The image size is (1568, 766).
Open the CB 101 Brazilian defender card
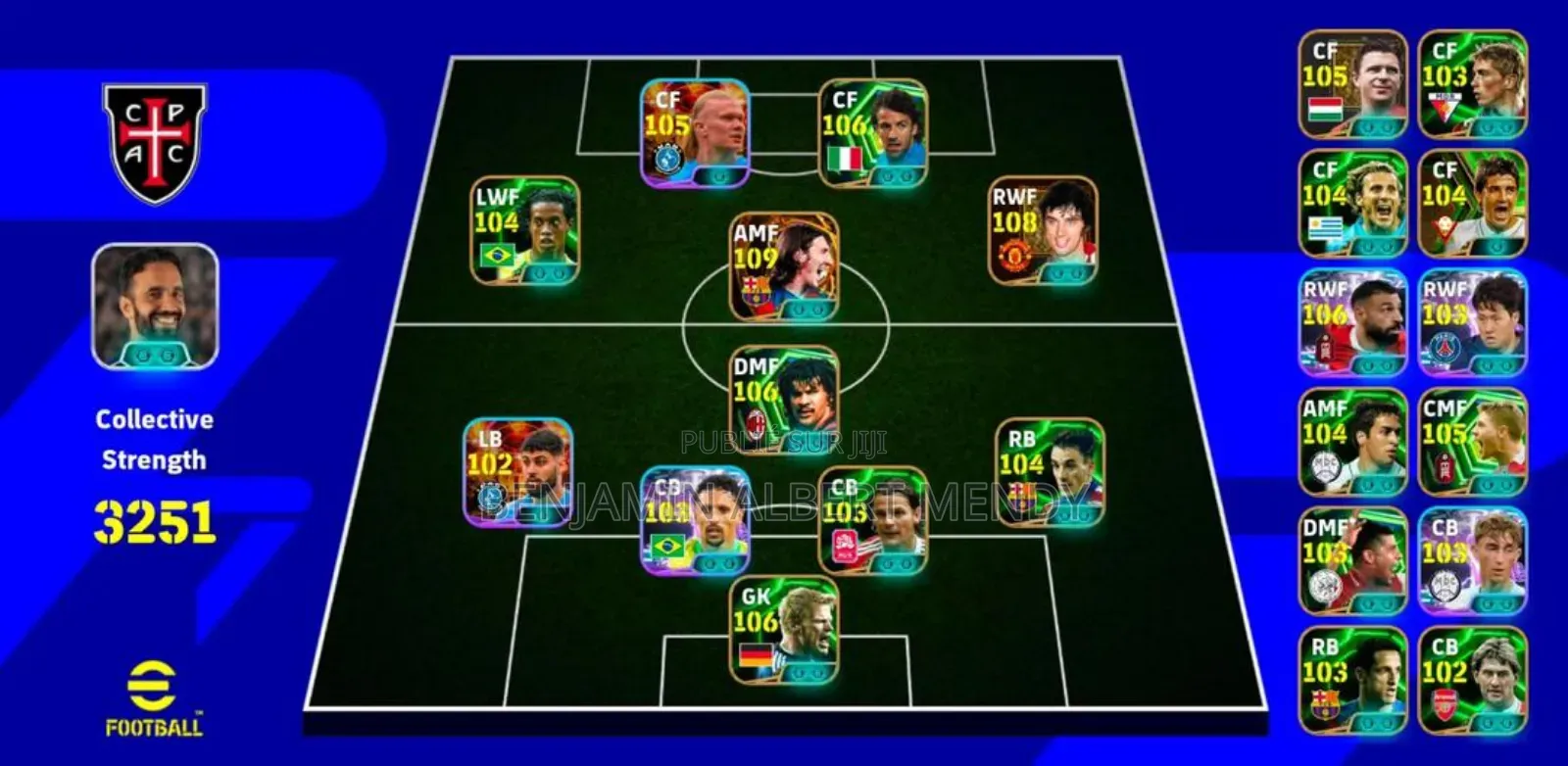(696, 519)
